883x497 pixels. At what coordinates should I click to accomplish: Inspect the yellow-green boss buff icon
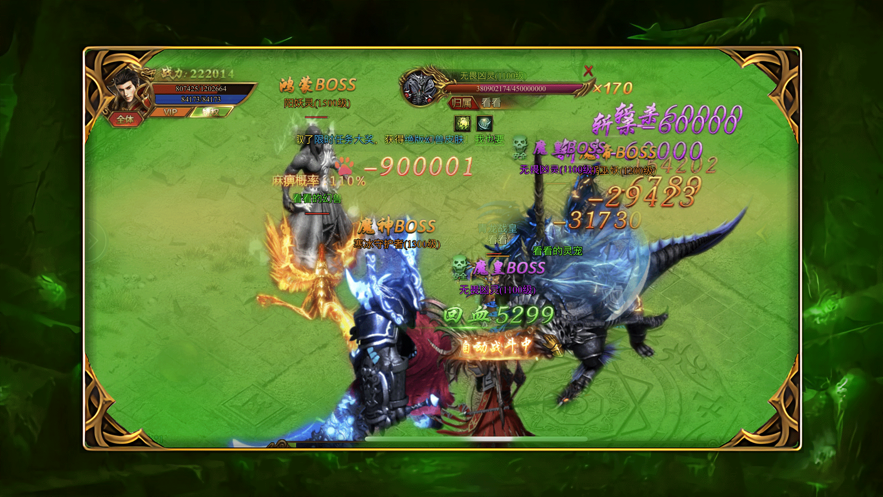(x=463, y=123)
